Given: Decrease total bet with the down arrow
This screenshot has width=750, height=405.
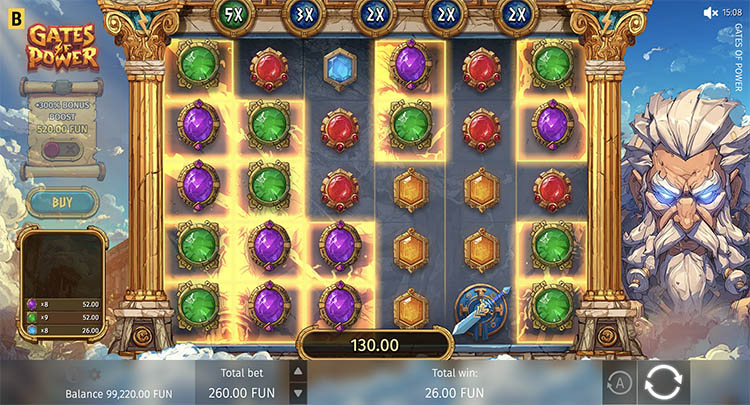Looking at the screenshot, I should click(297, 393).
